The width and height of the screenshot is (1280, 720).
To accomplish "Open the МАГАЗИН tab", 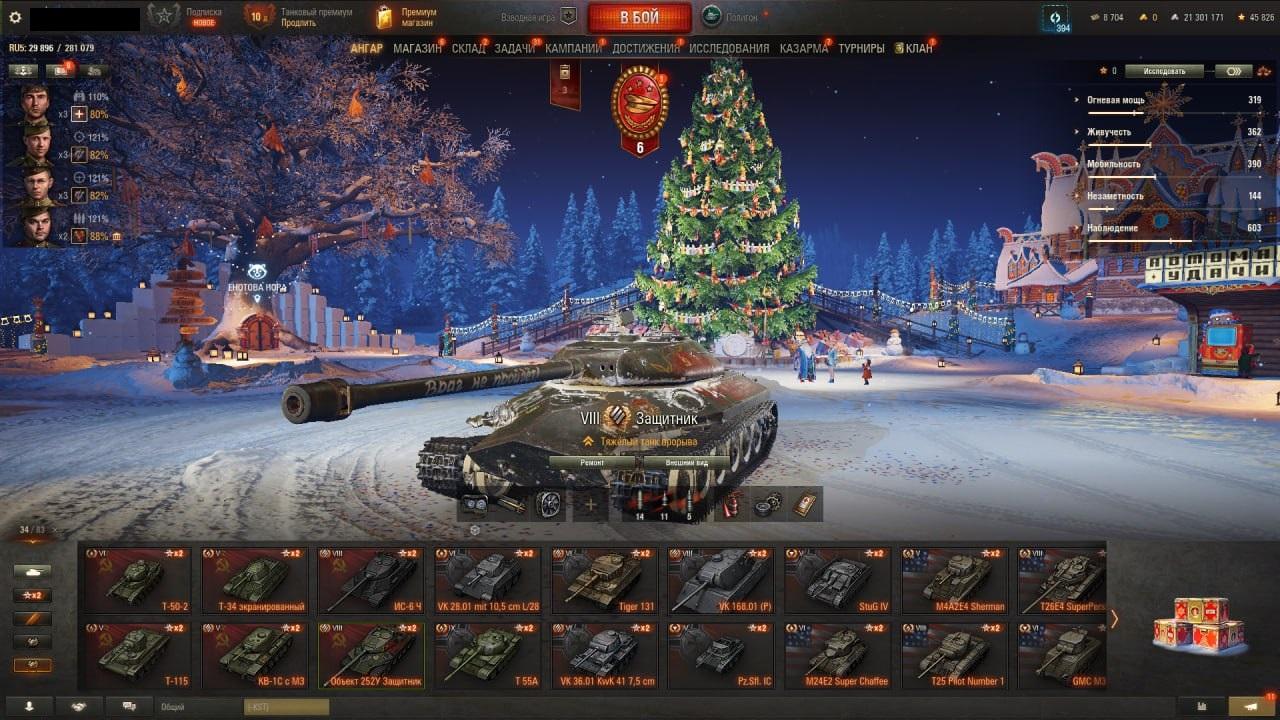I will pyautogui.click(x=417, y=48).
